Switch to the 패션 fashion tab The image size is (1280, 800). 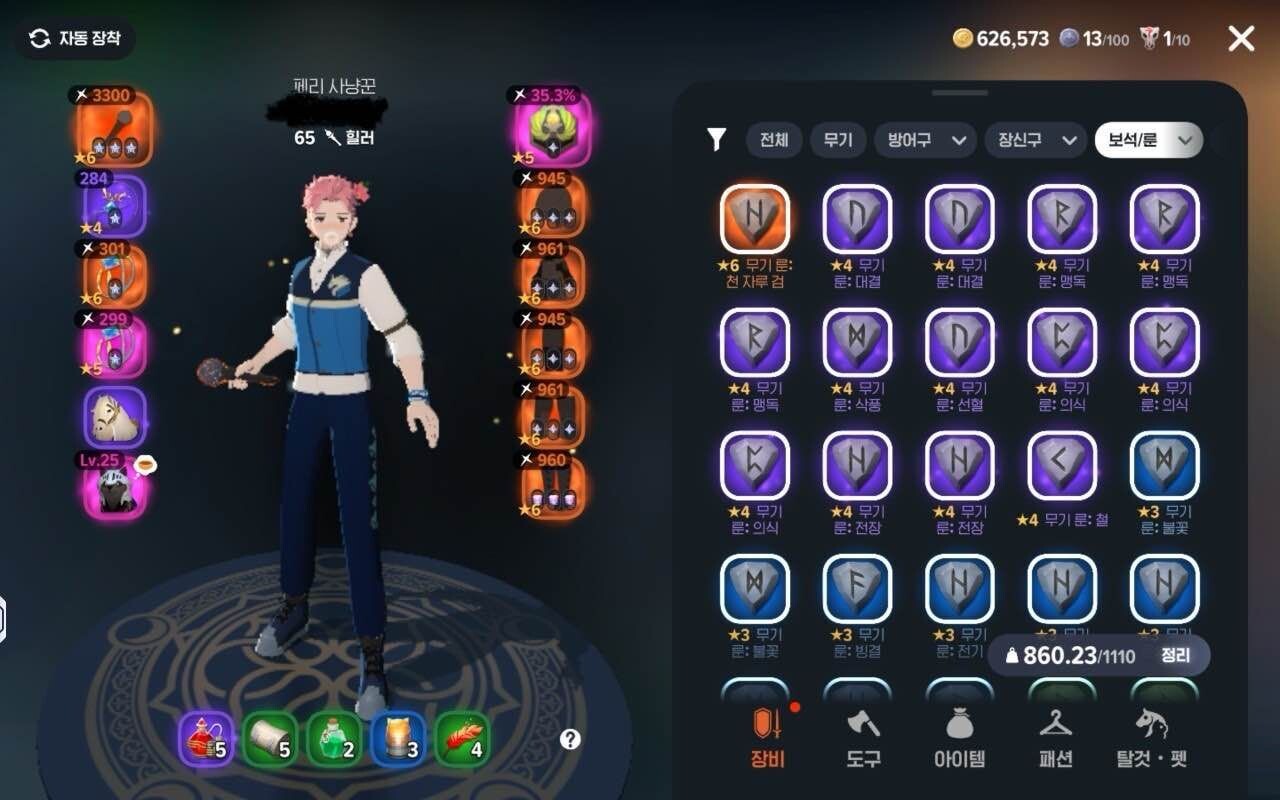click(1056, 739)
